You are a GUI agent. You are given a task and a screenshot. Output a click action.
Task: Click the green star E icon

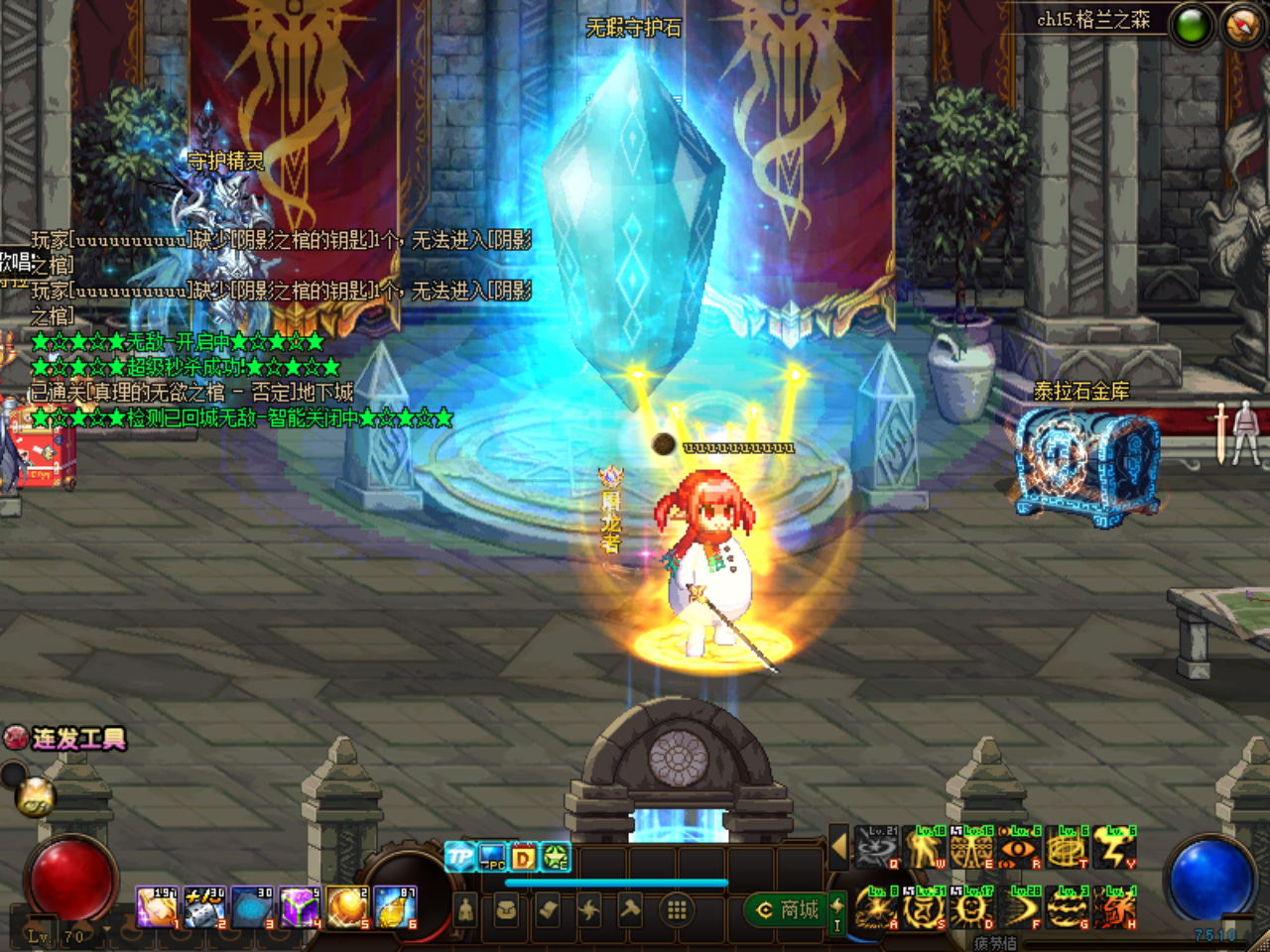556,856
